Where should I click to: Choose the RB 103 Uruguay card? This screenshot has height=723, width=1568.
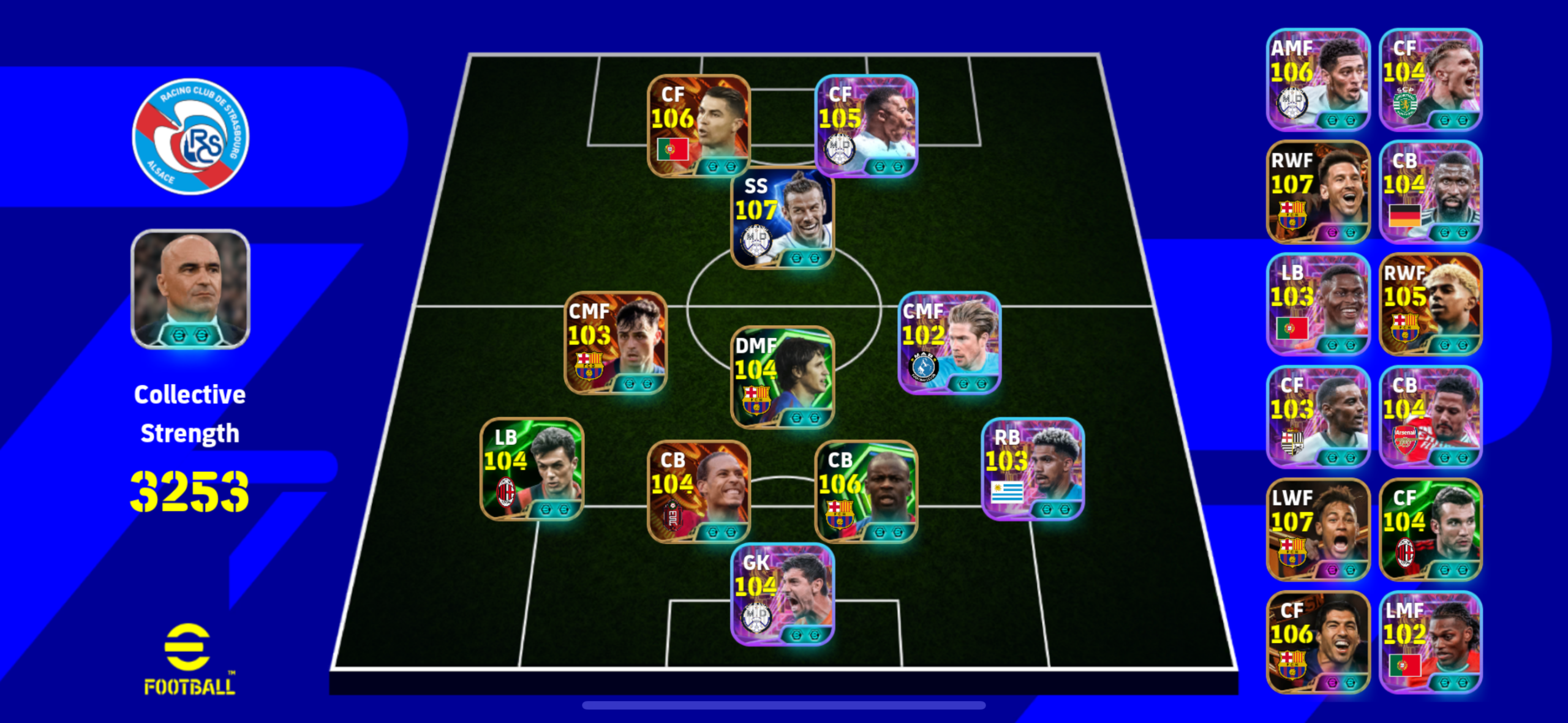coord(1033,469)
